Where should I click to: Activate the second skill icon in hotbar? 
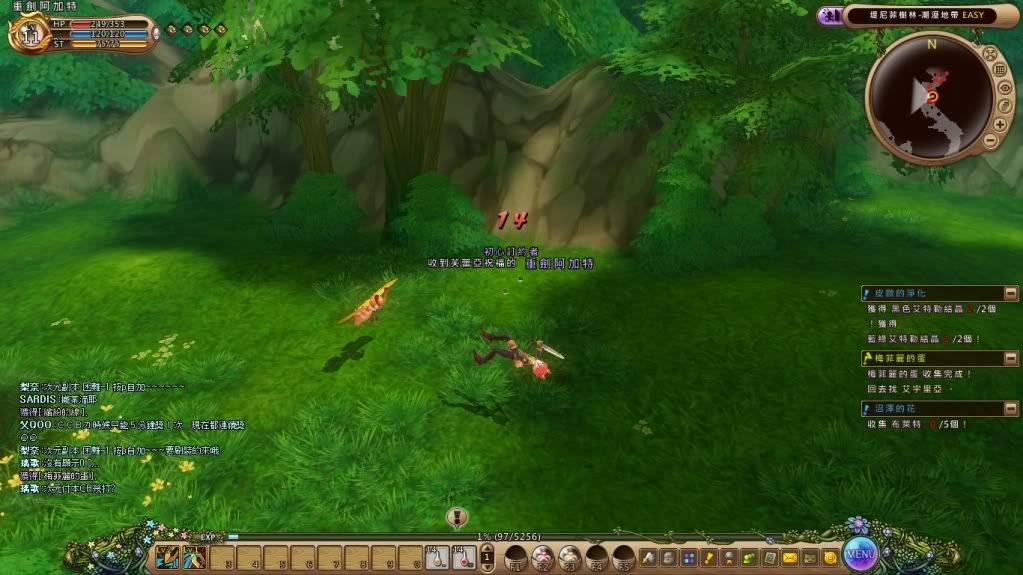(194, 557)
